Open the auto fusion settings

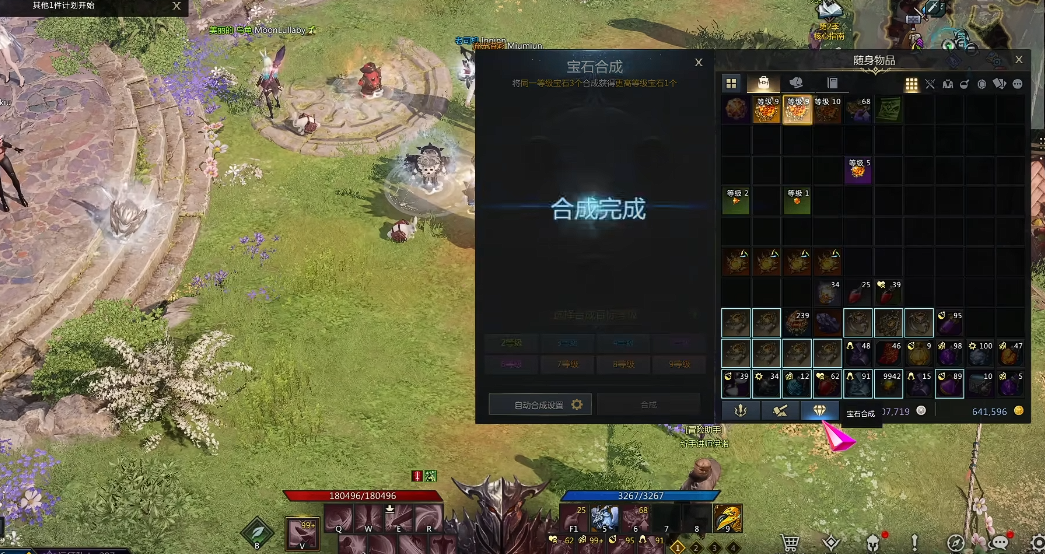540,404
